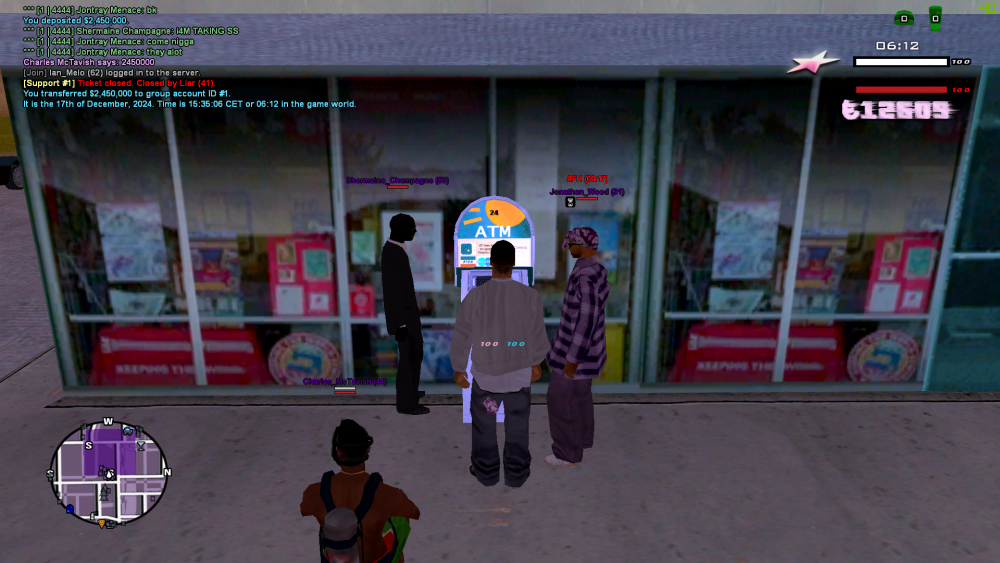The width and height of the screenshot is (1000, 563).
Task: Click the green cap counter icon
Action: [x=903, y=18]
